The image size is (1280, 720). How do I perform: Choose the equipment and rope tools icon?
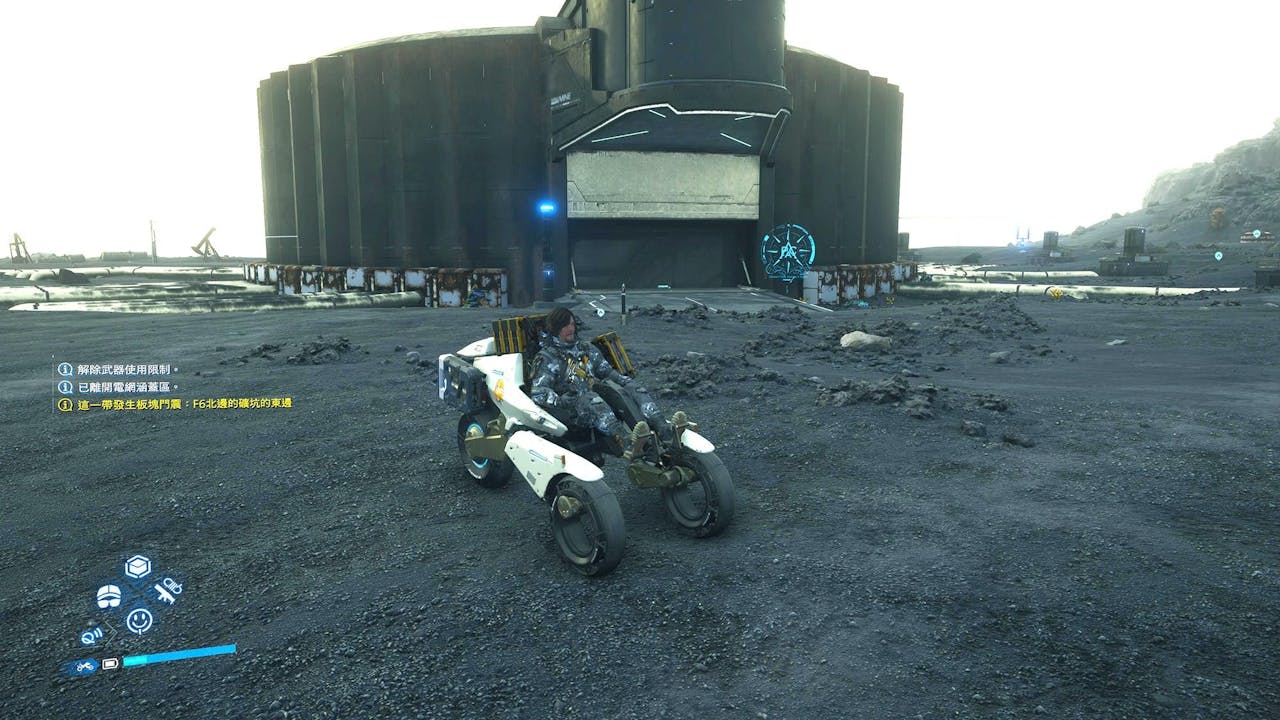coord(167,590)
